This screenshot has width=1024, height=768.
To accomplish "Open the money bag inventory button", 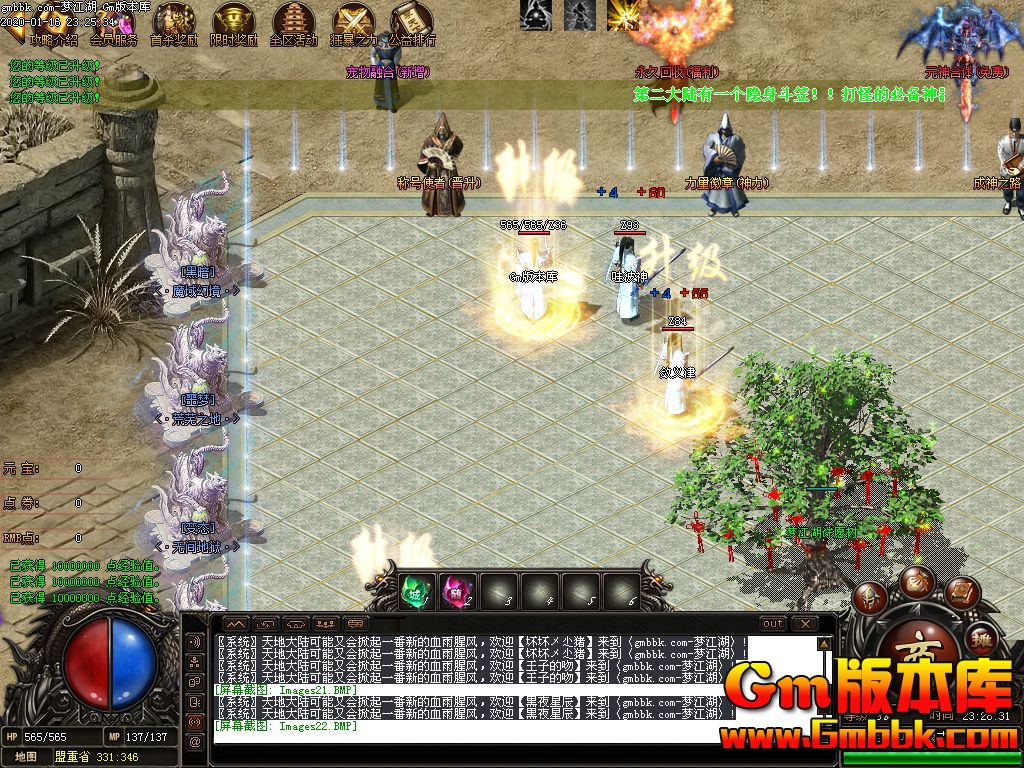I will click(x=916, y=582).
